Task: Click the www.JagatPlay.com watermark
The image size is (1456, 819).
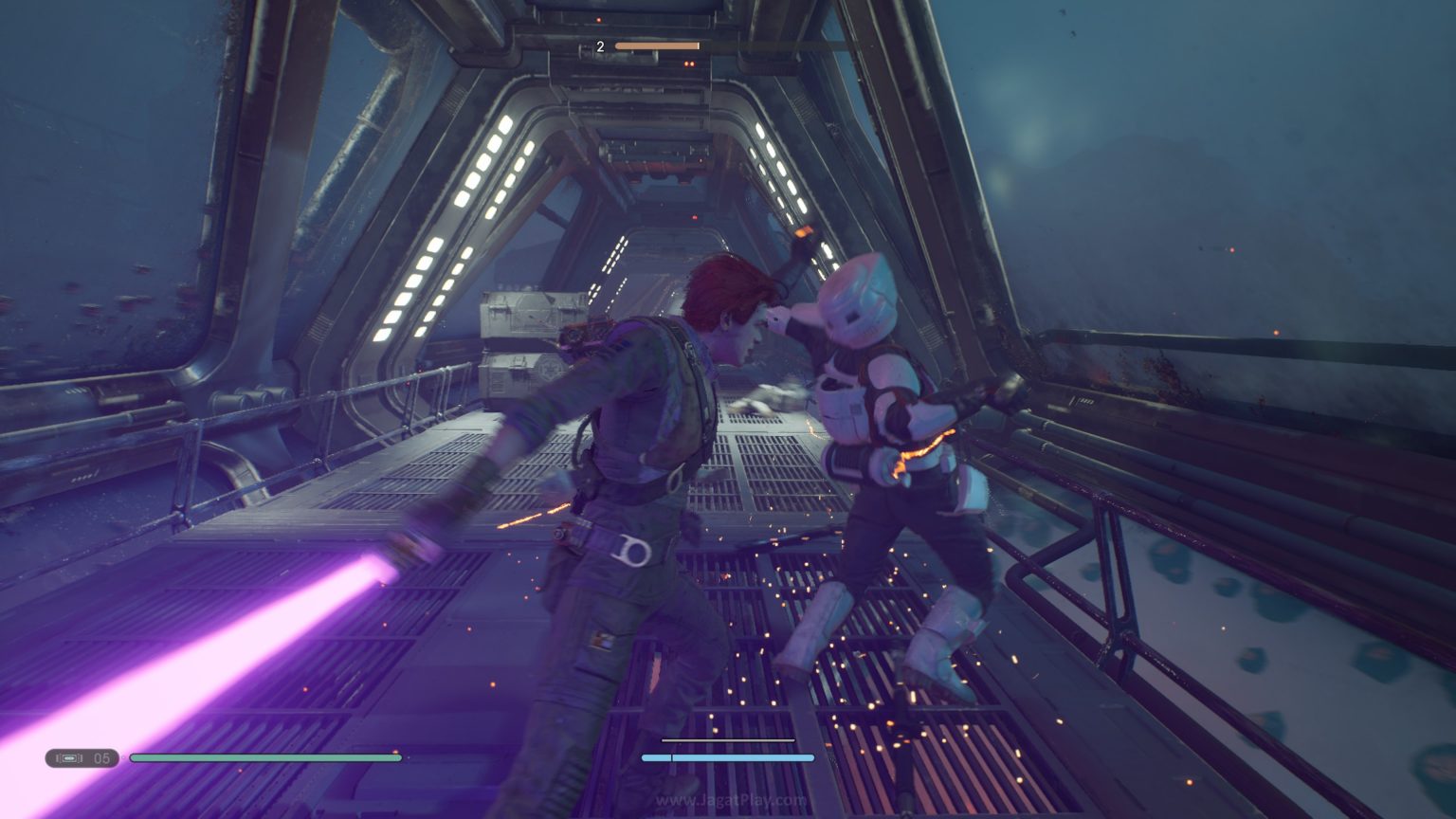Action: click(x=730, y=801)
